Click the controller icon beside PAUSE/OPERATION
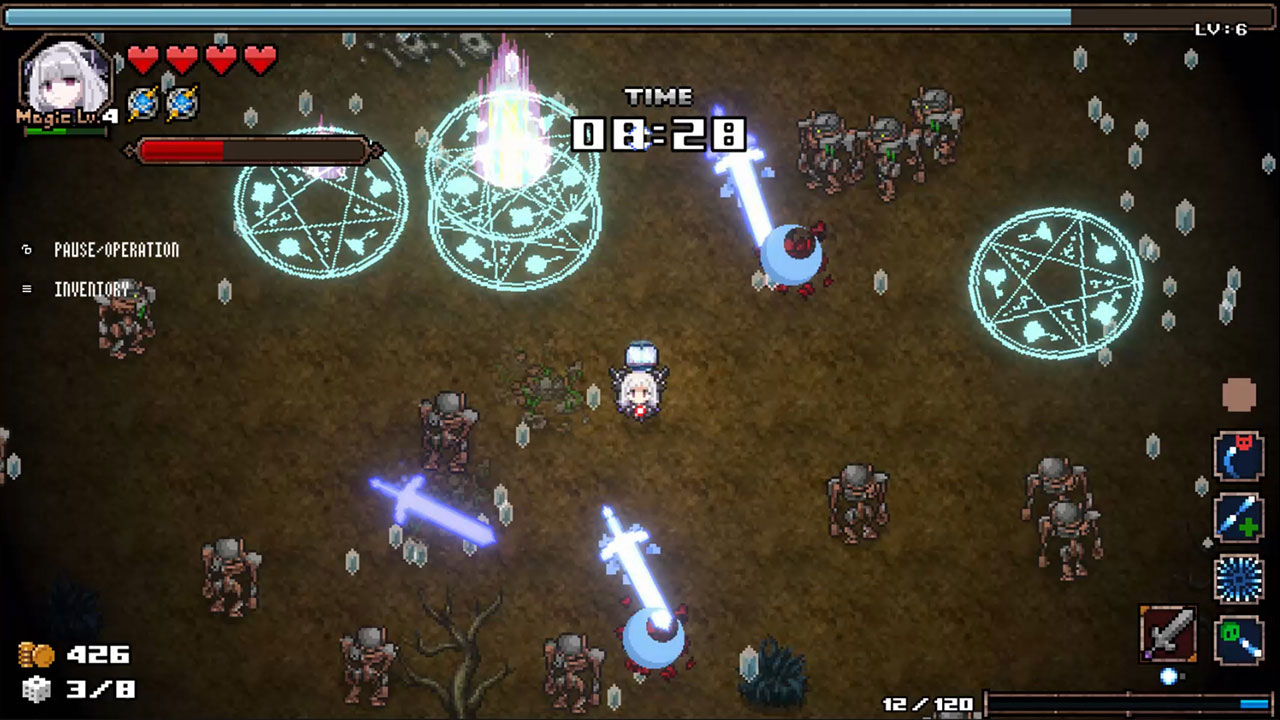The height and width of the screenshot is (720, 1280). coord(27,250)
